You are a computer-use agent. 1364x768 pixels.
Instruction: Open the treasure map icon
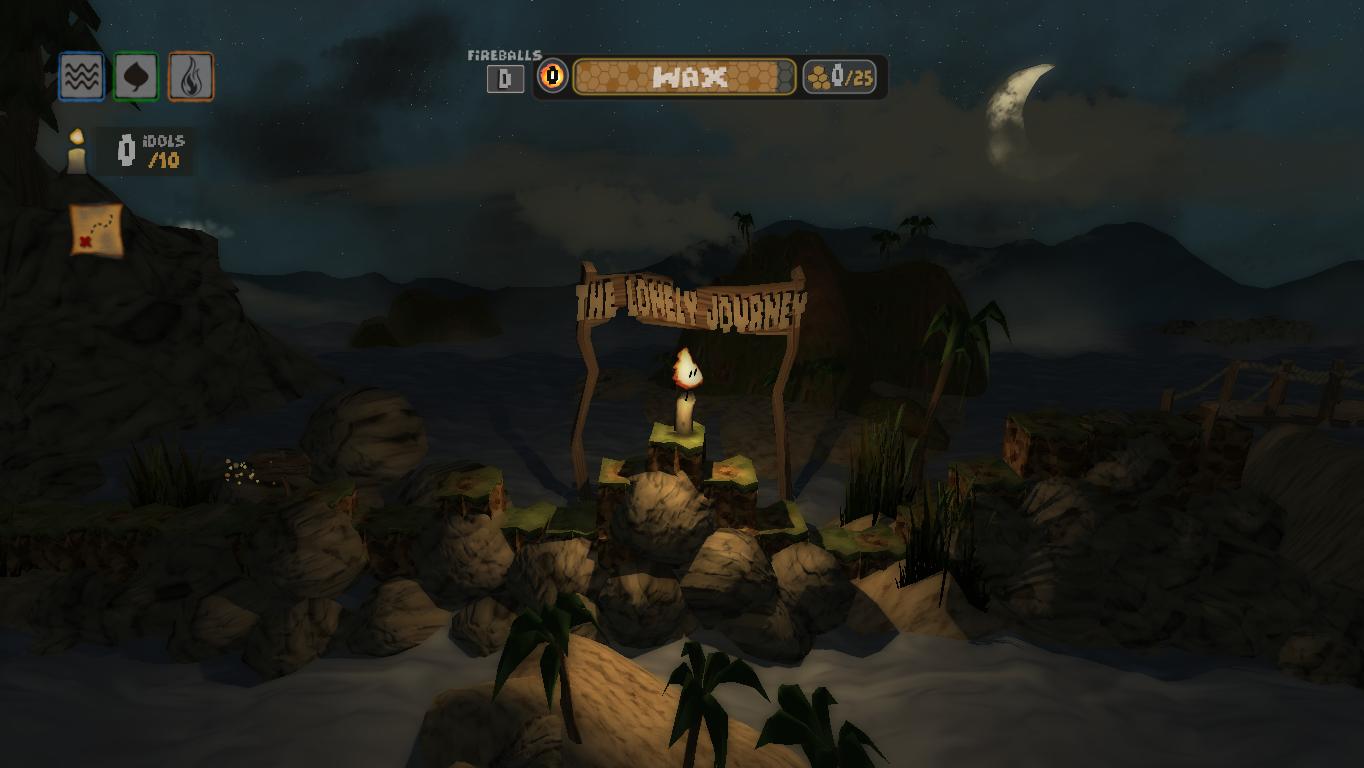(x=96, y=230)
